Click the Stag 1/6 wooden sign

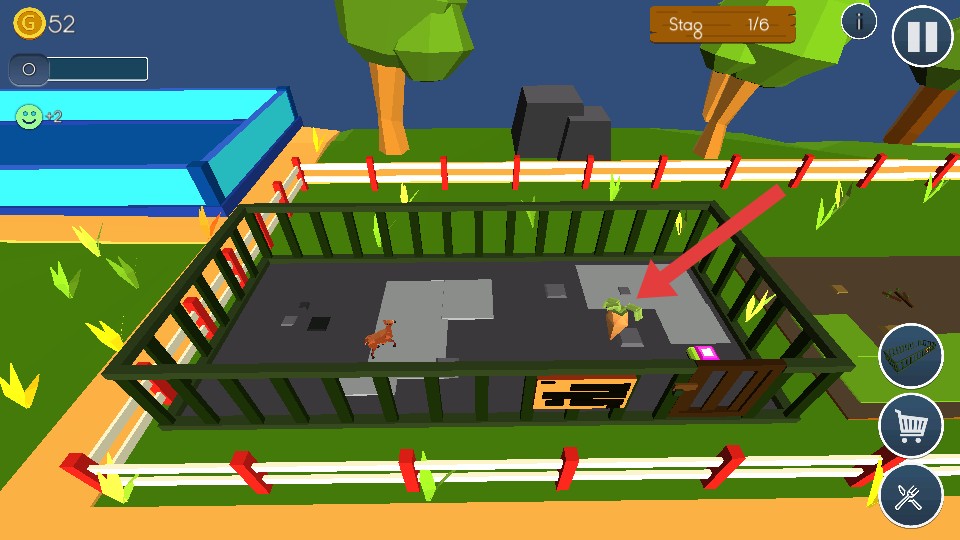[x=722, y=25]
